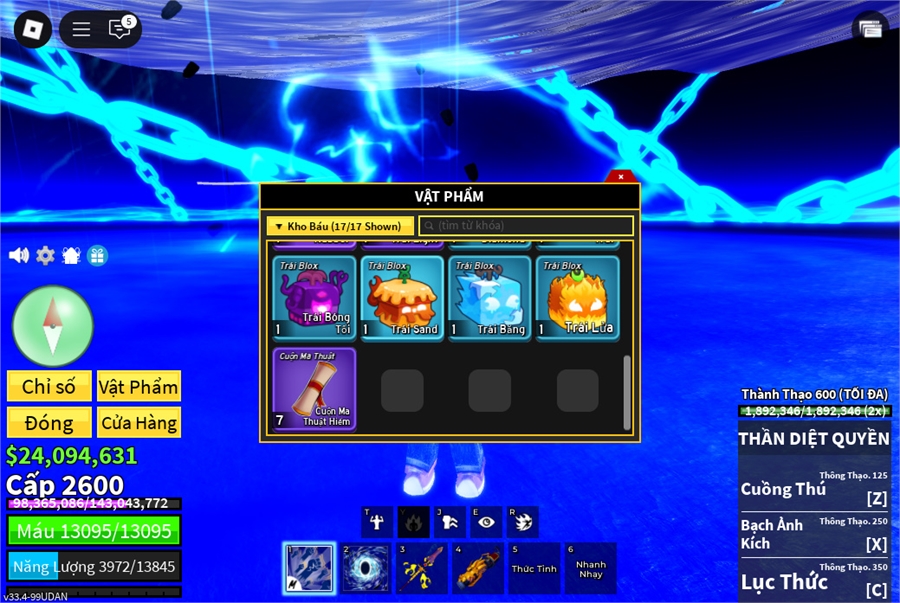
Task: Open the Kho Báu category dropdown
Action: click(x=340, y=226)
